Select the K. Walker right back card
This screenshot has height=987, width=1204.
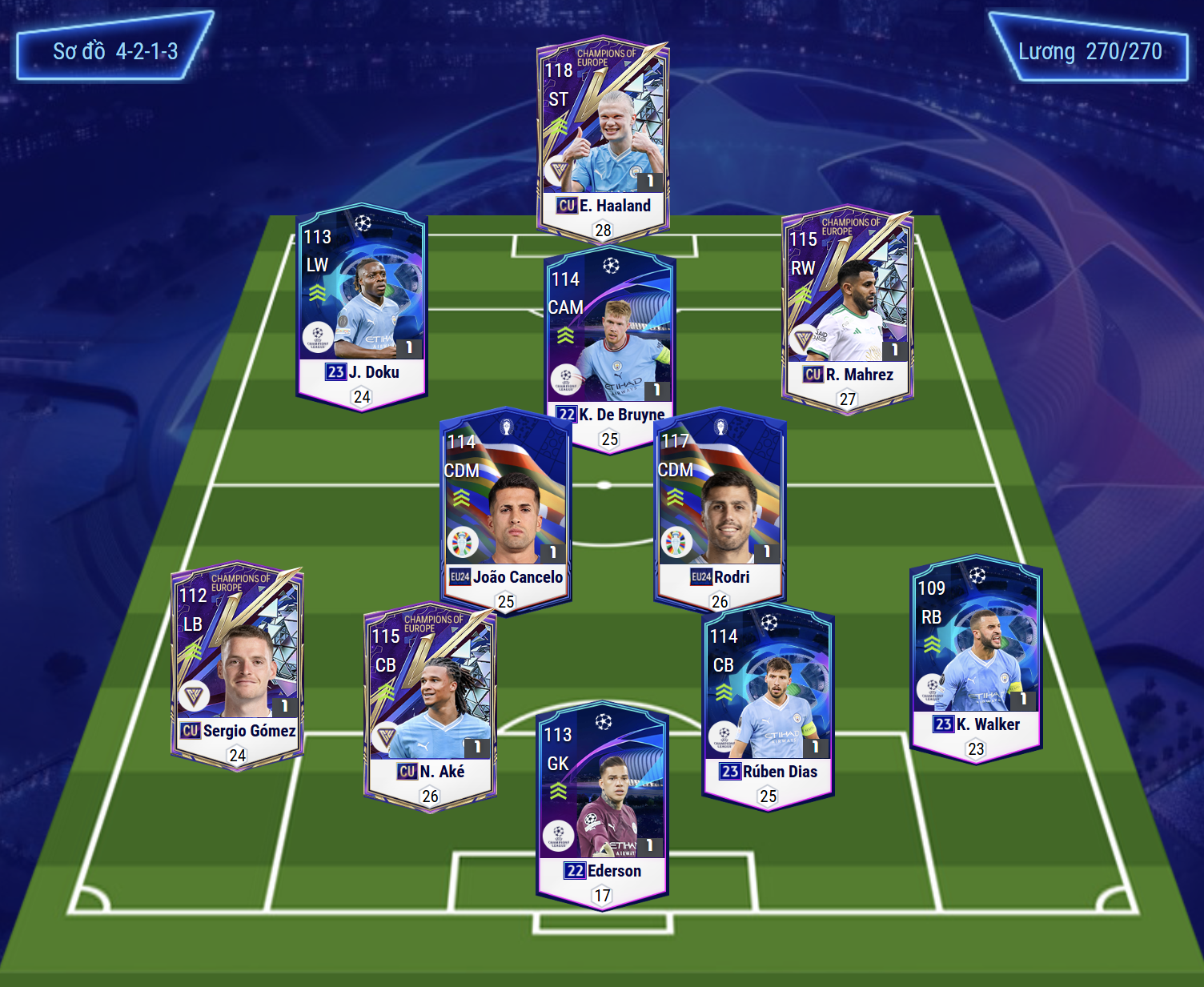point(976,656)
